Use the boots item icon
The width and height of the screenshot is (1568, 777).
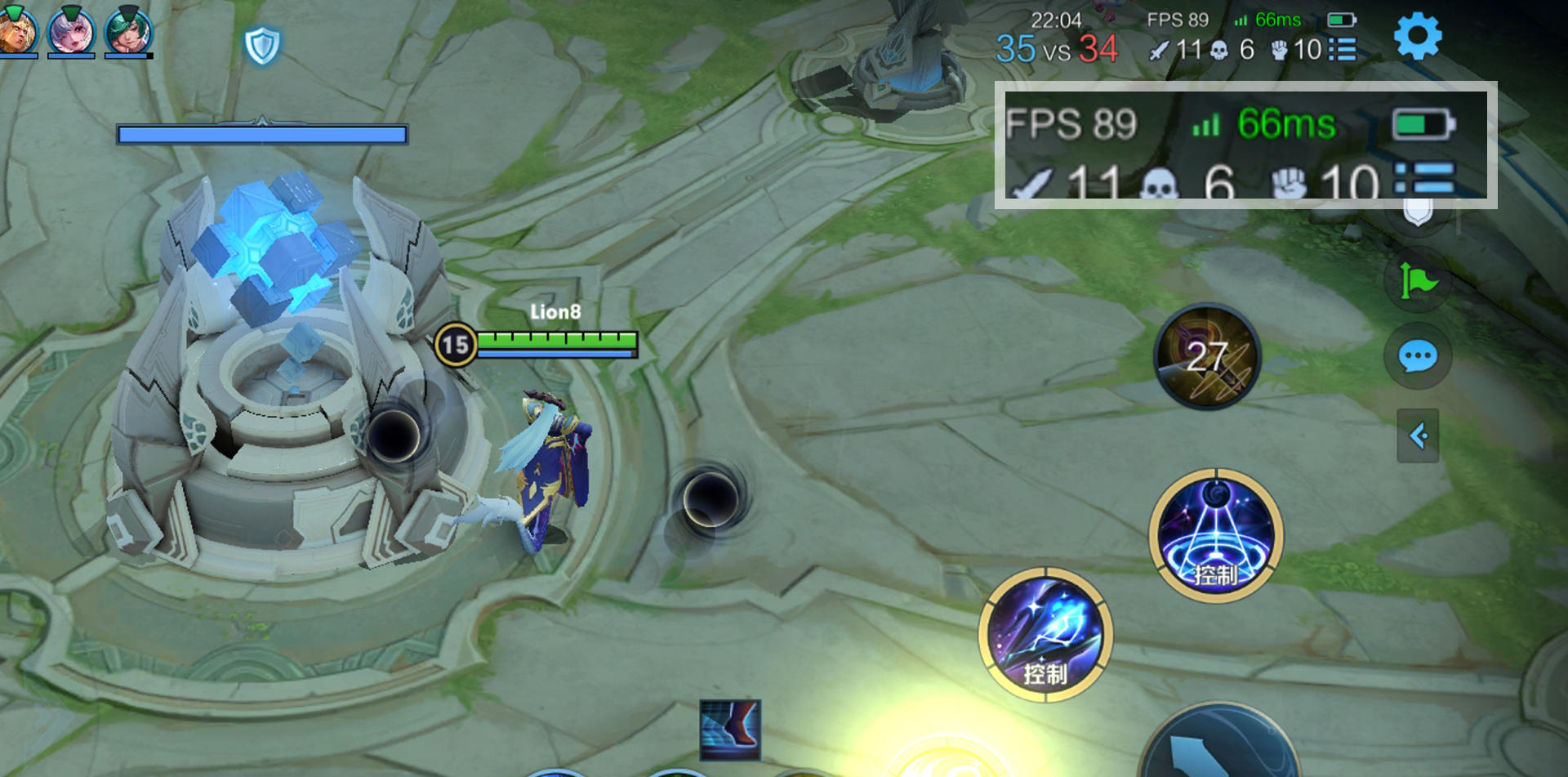click(730, 729)
